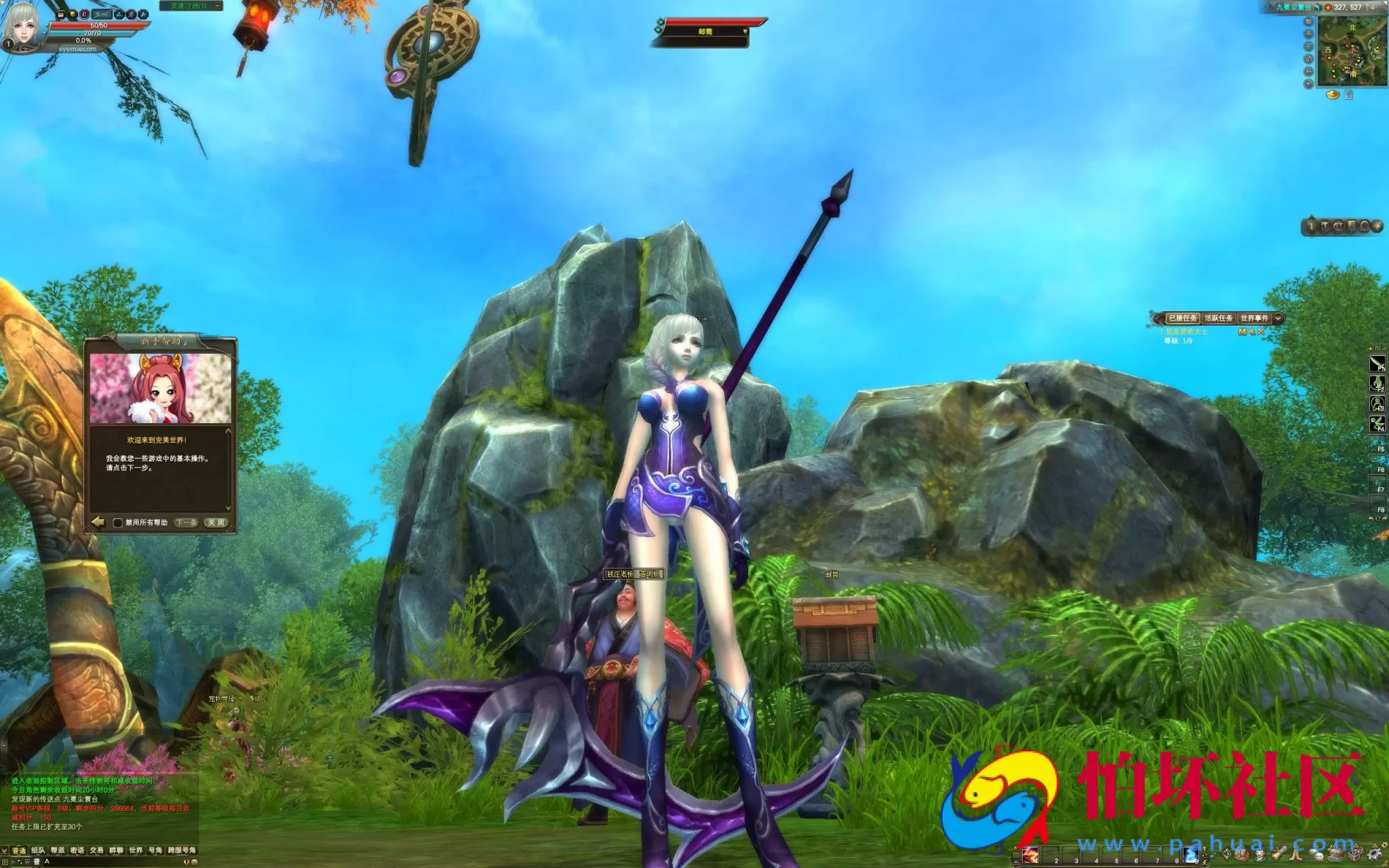Open the calendar icon below the minimap

click(x=1348, y=95)
